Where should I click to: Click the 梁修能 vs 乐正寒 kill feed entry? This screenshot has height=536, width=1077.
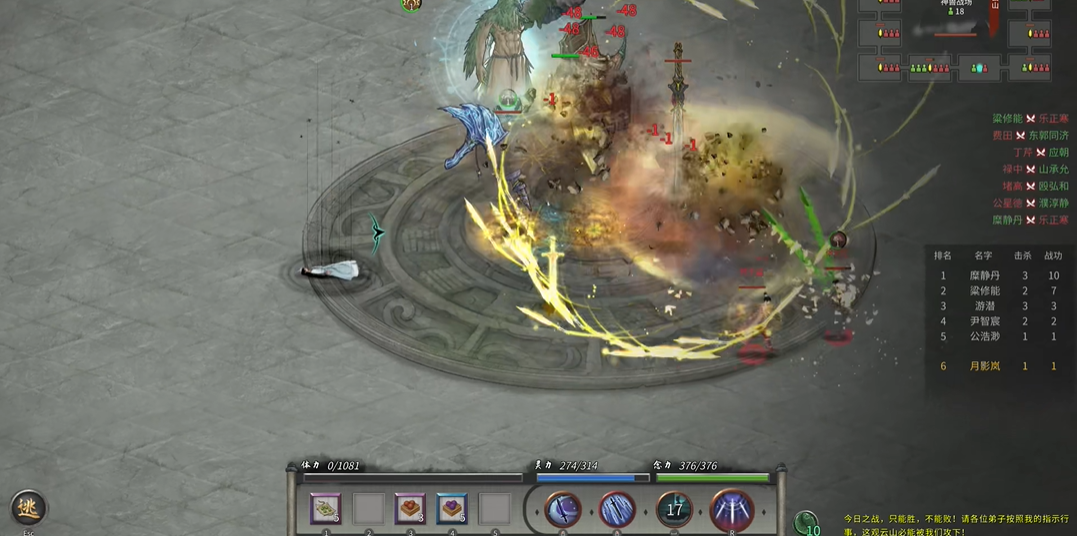click(1030, 118)
